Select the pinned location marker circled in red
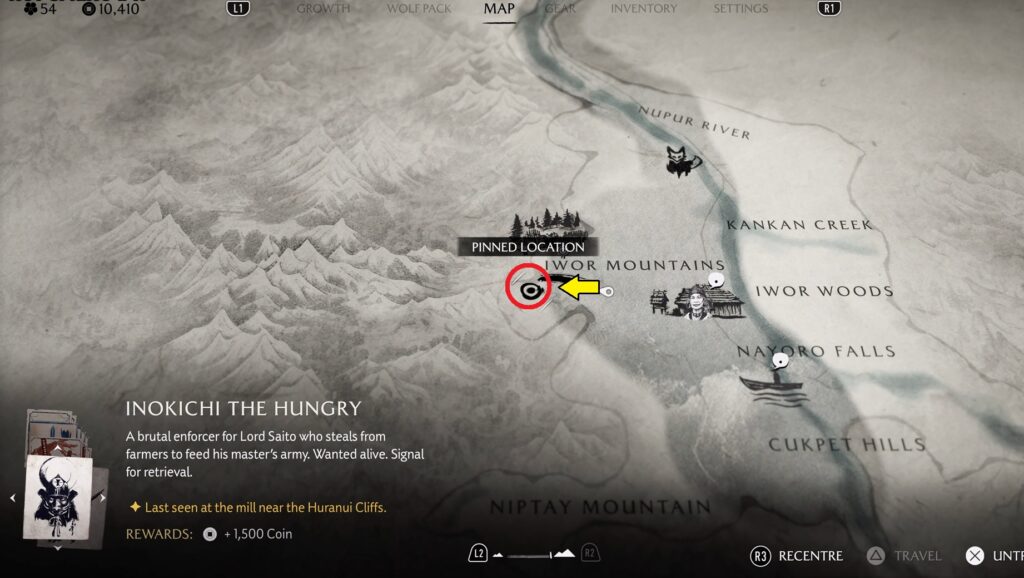Image resolution: width=1024 pixels, height=578 pixels. [528, 288]
